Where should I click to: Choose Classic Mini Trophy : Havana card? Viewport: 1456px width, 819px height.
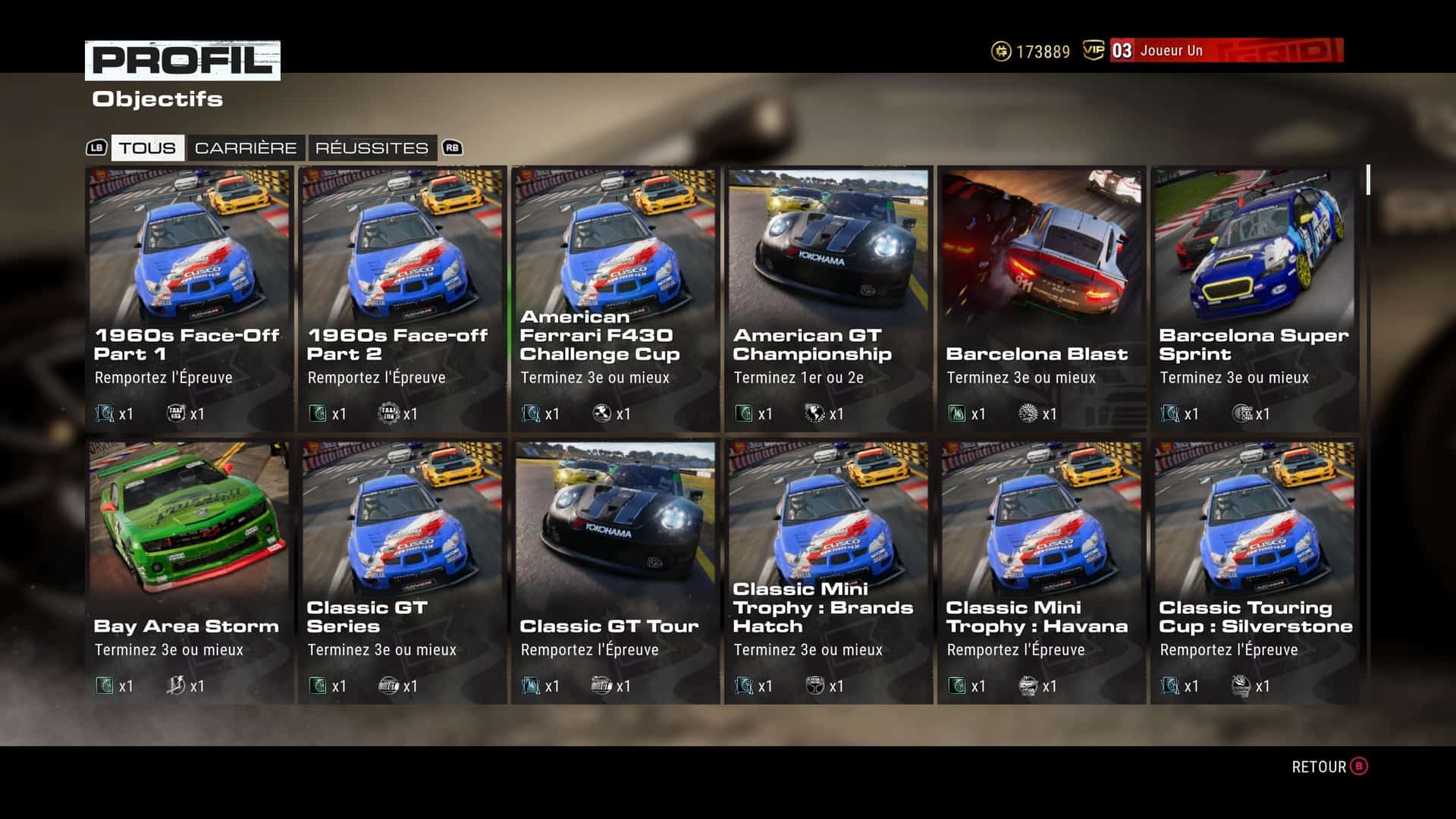point(1041,572)
